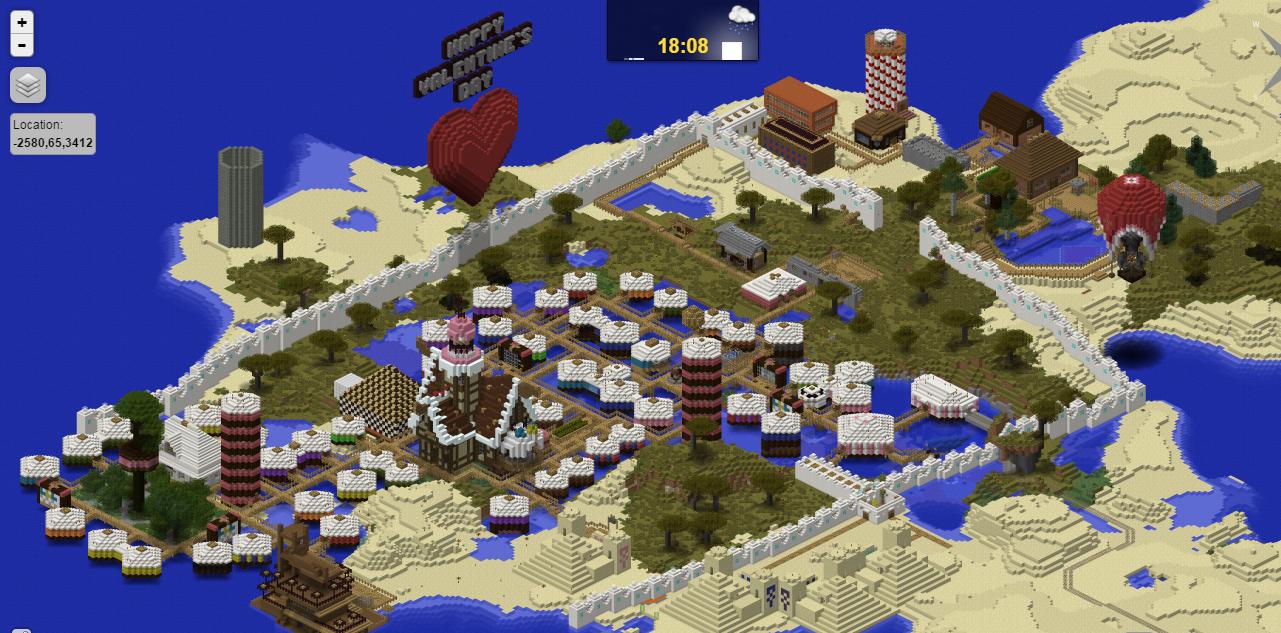The image size is (1281, 633).
Task: Zoom out the map with minus button
Action: pyautogui.click(x=22, y=45)
